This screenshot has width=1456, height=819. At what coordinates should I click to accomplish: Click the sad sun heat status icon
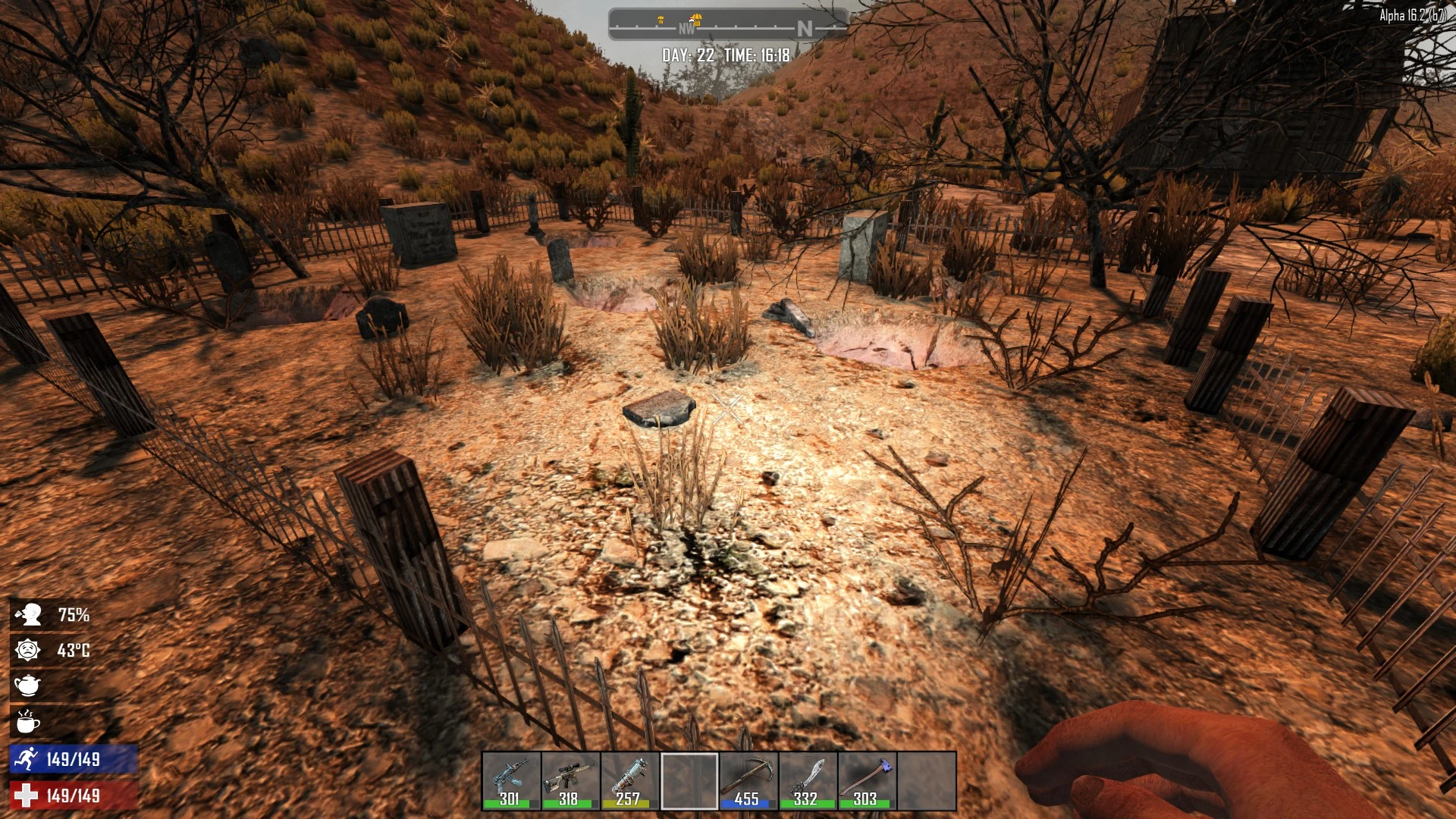click(27, 650)
